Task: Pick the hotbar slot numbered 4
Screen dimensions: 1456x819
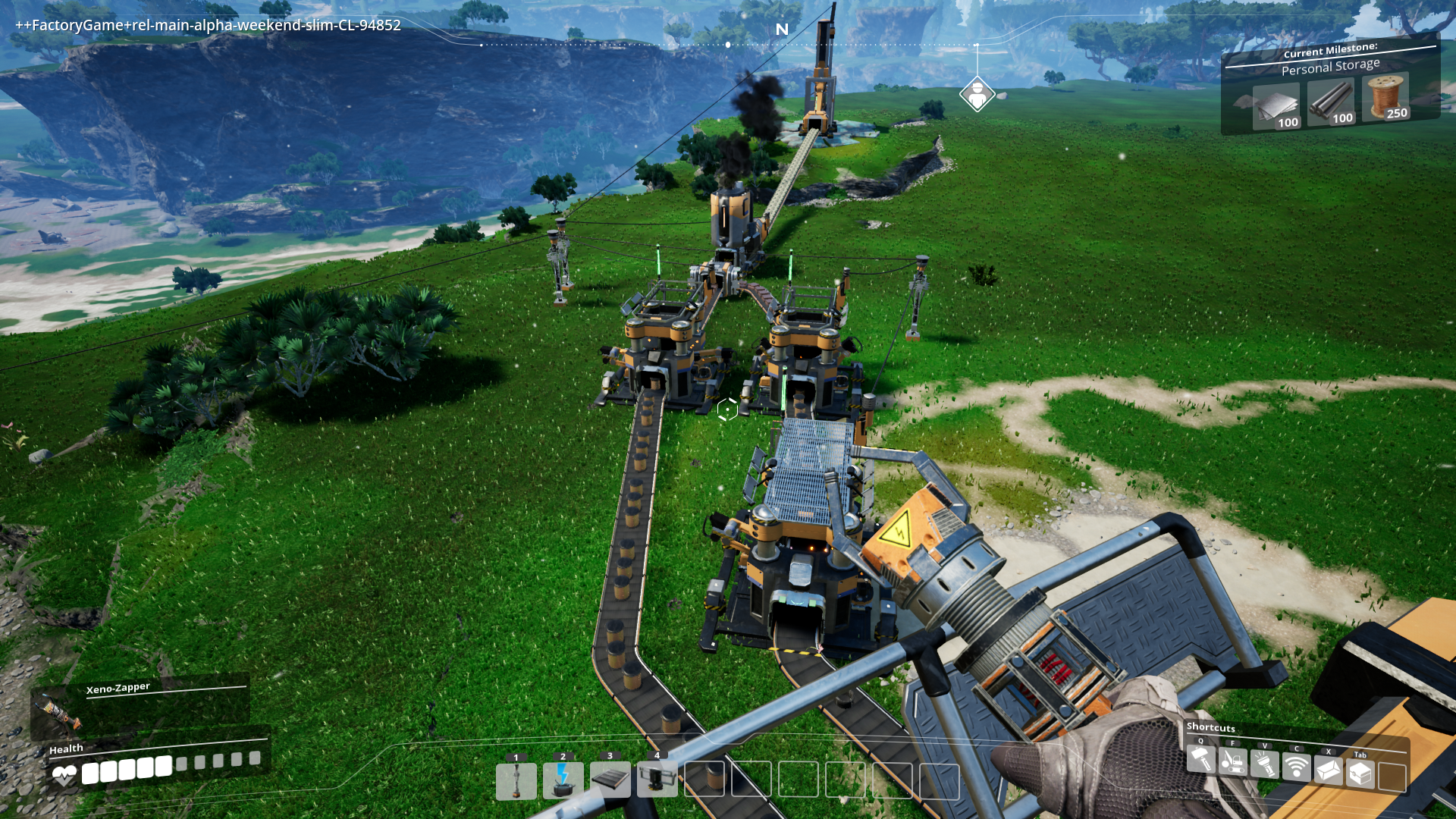Action: tap(657, 780)
